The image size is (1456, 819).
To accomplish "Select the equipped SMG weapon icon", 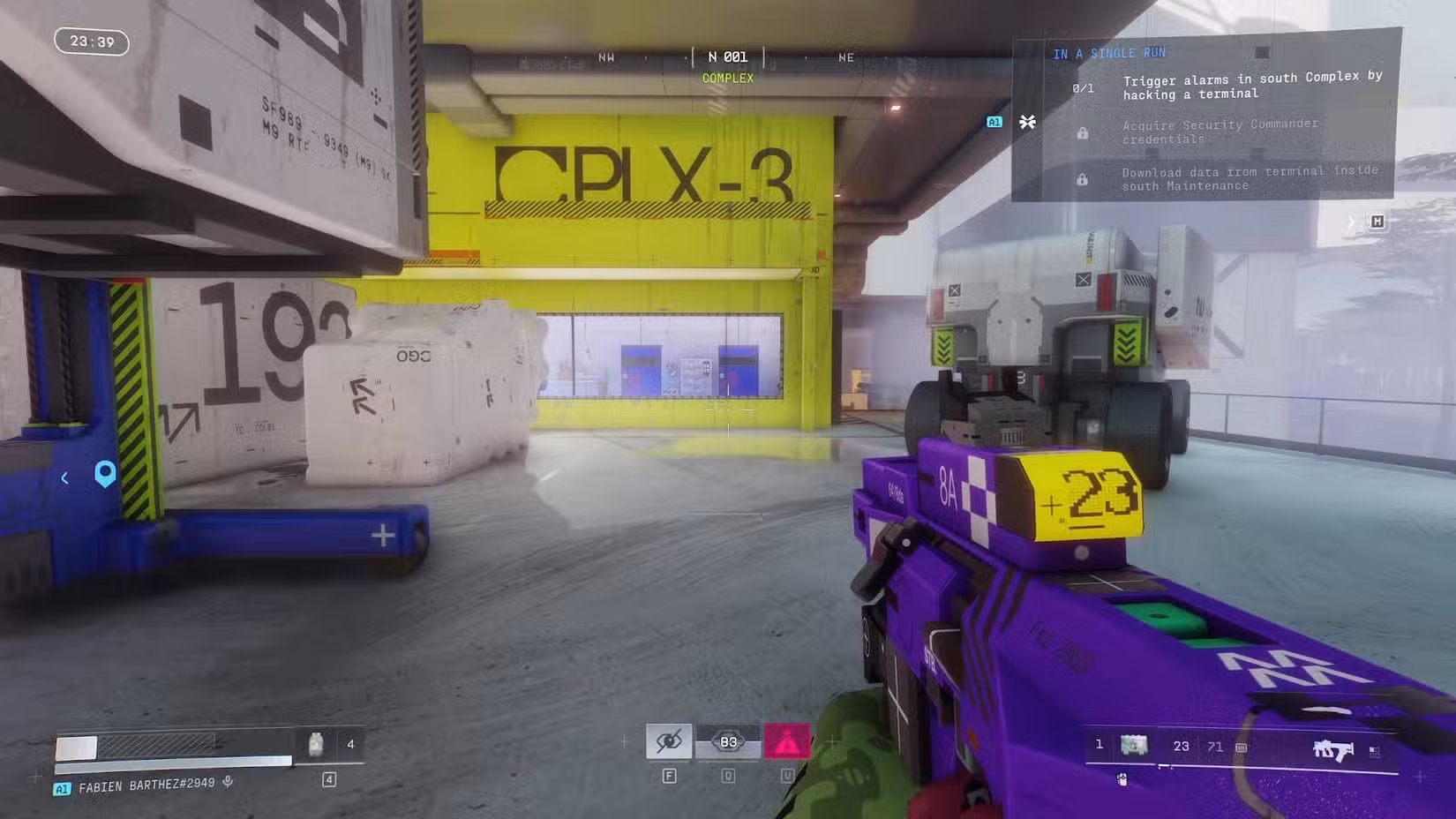I will (1332, 750).
